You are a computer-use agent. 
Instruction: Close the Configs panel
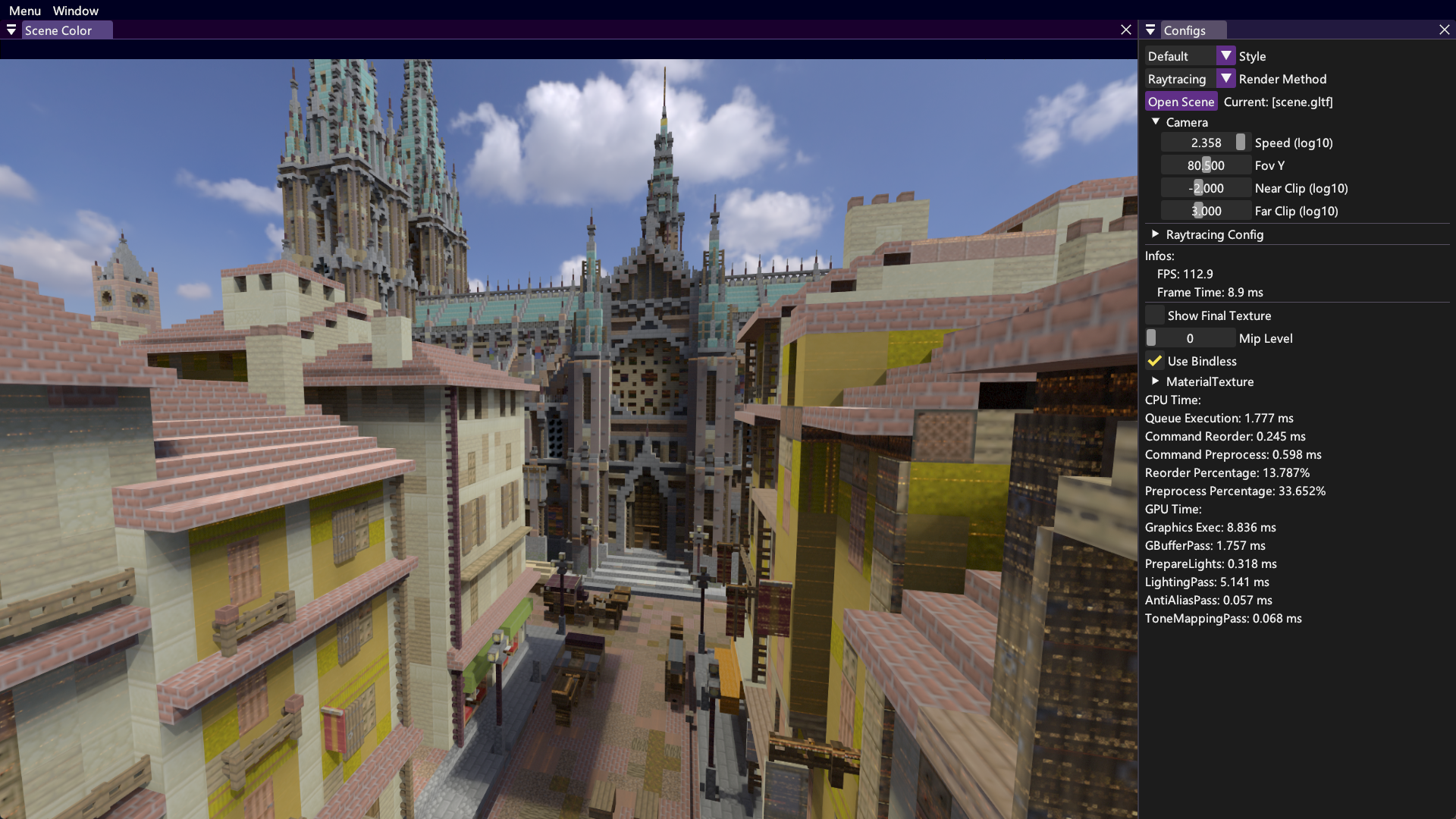click(x=1445, y=30)
